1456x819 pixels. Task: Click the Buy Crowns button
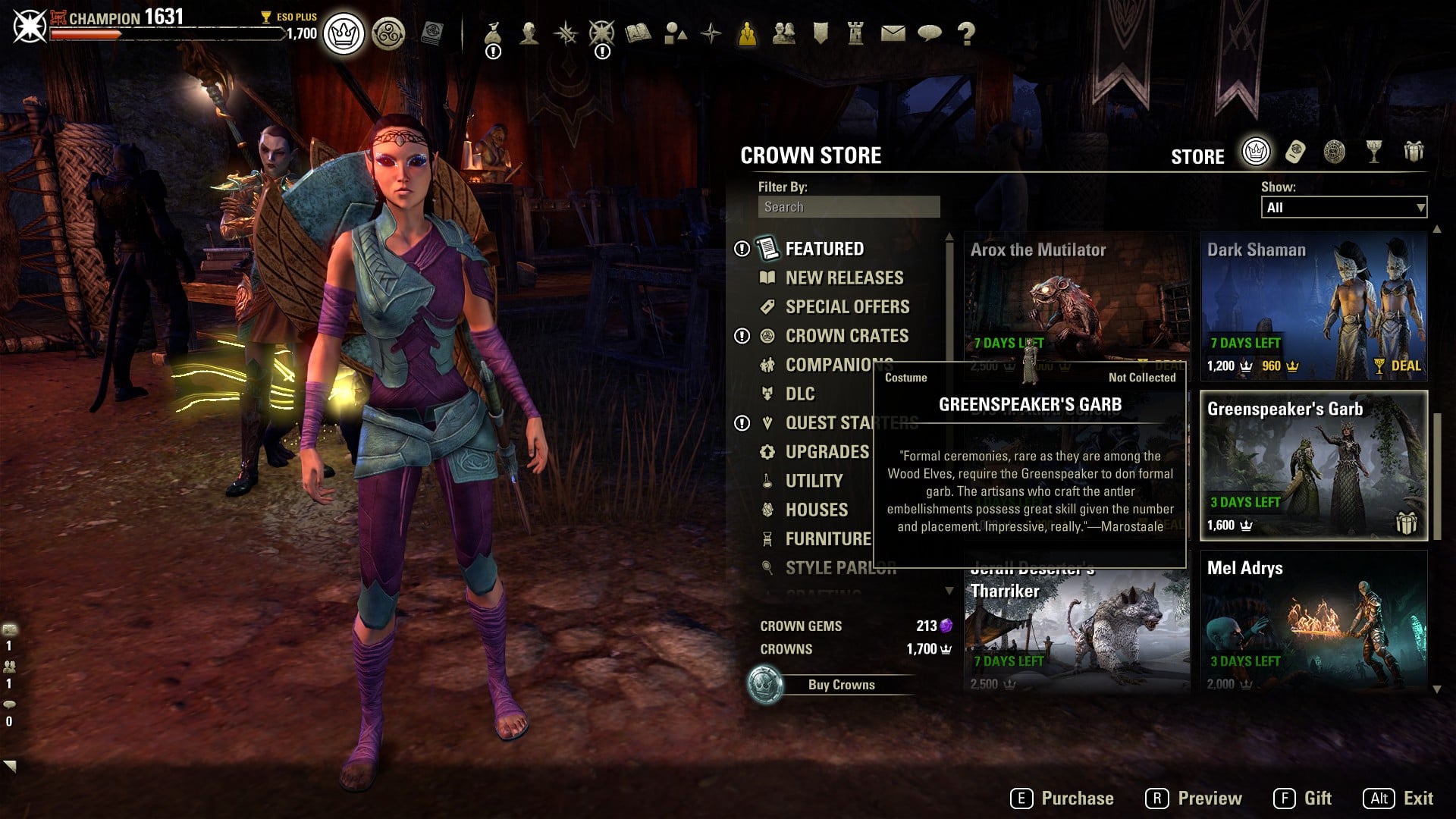click(840, 685)
